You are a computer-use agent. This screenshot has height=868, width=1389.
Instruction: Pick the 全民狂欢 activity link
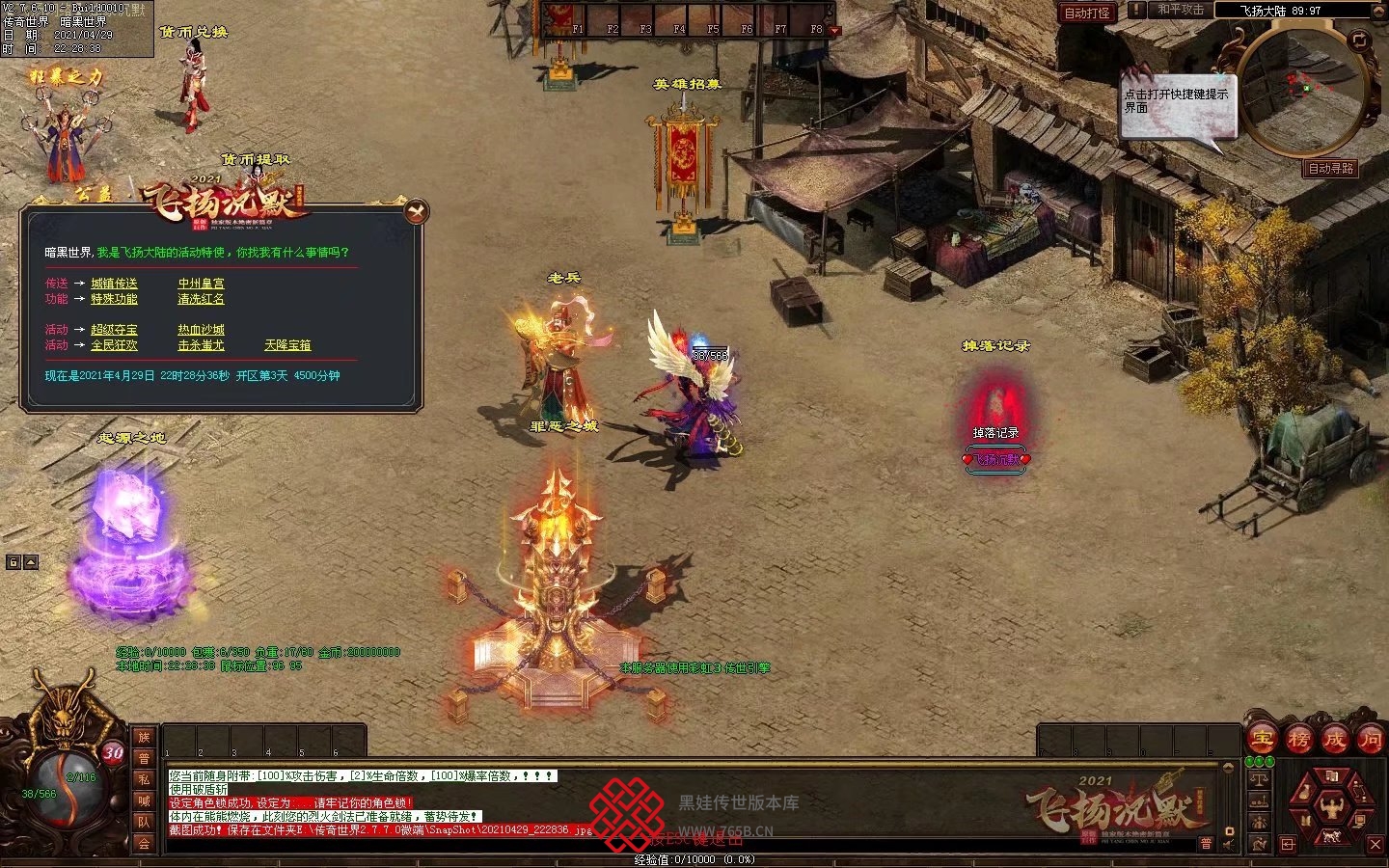click(x=114, y=345)
